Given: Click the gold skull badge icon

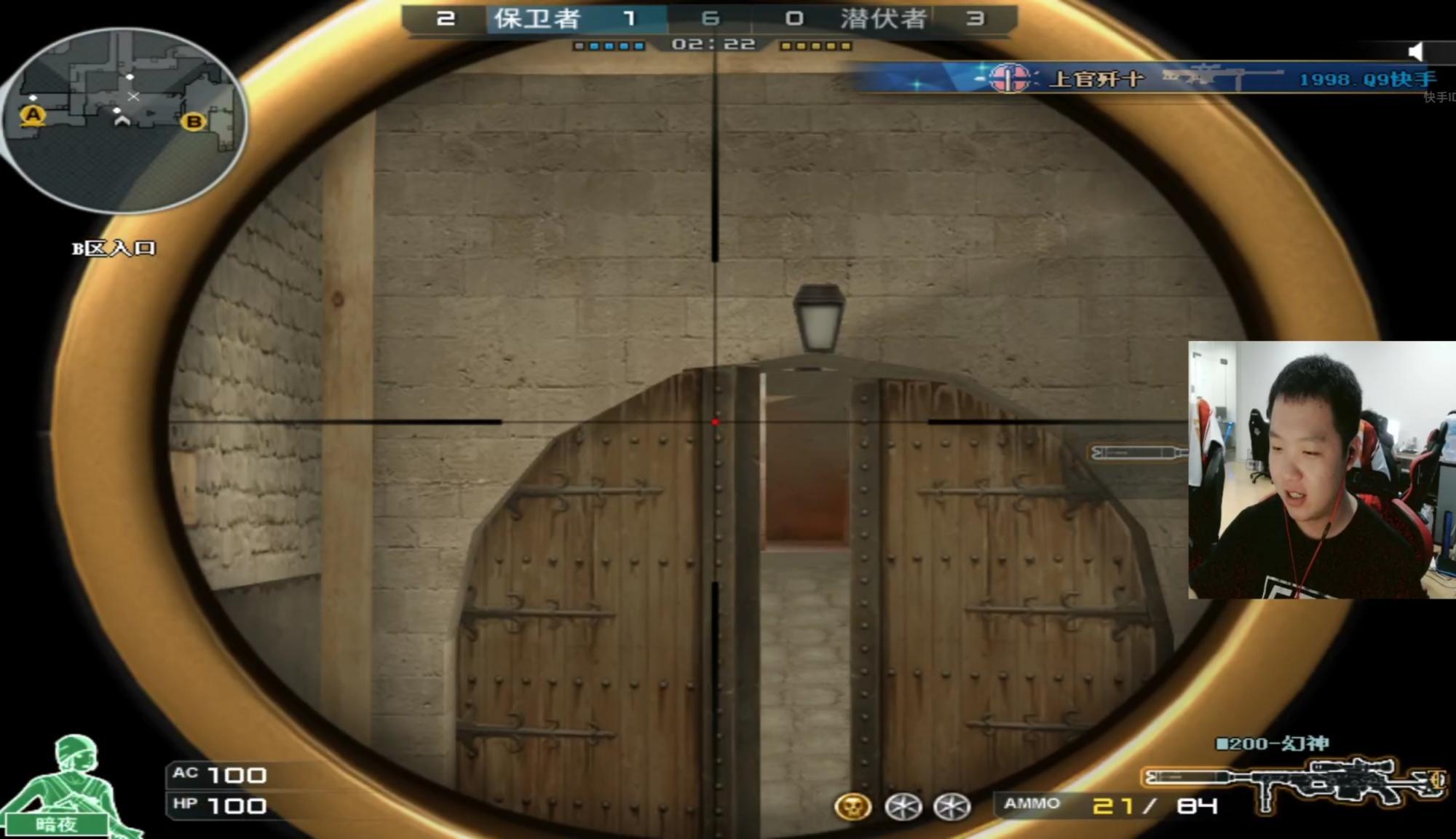Looking at the screenshot, I should pyautogui.click(x=852, y=806).
